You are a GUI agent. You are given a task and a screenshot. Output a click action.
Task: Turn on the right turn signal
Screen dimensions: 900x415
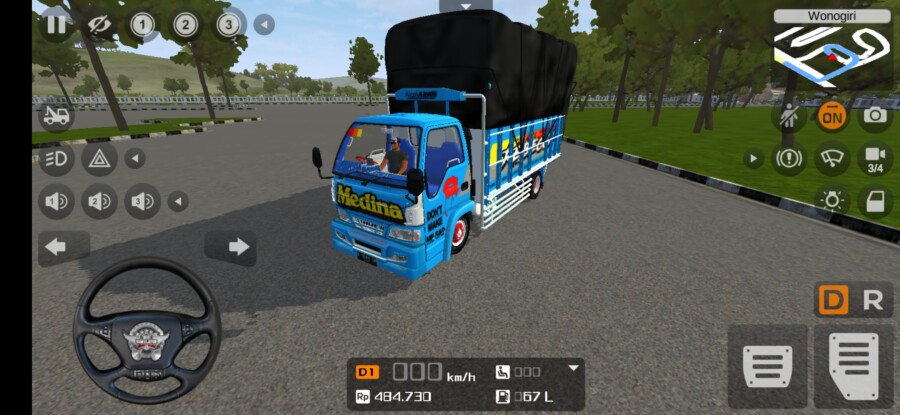238,247
